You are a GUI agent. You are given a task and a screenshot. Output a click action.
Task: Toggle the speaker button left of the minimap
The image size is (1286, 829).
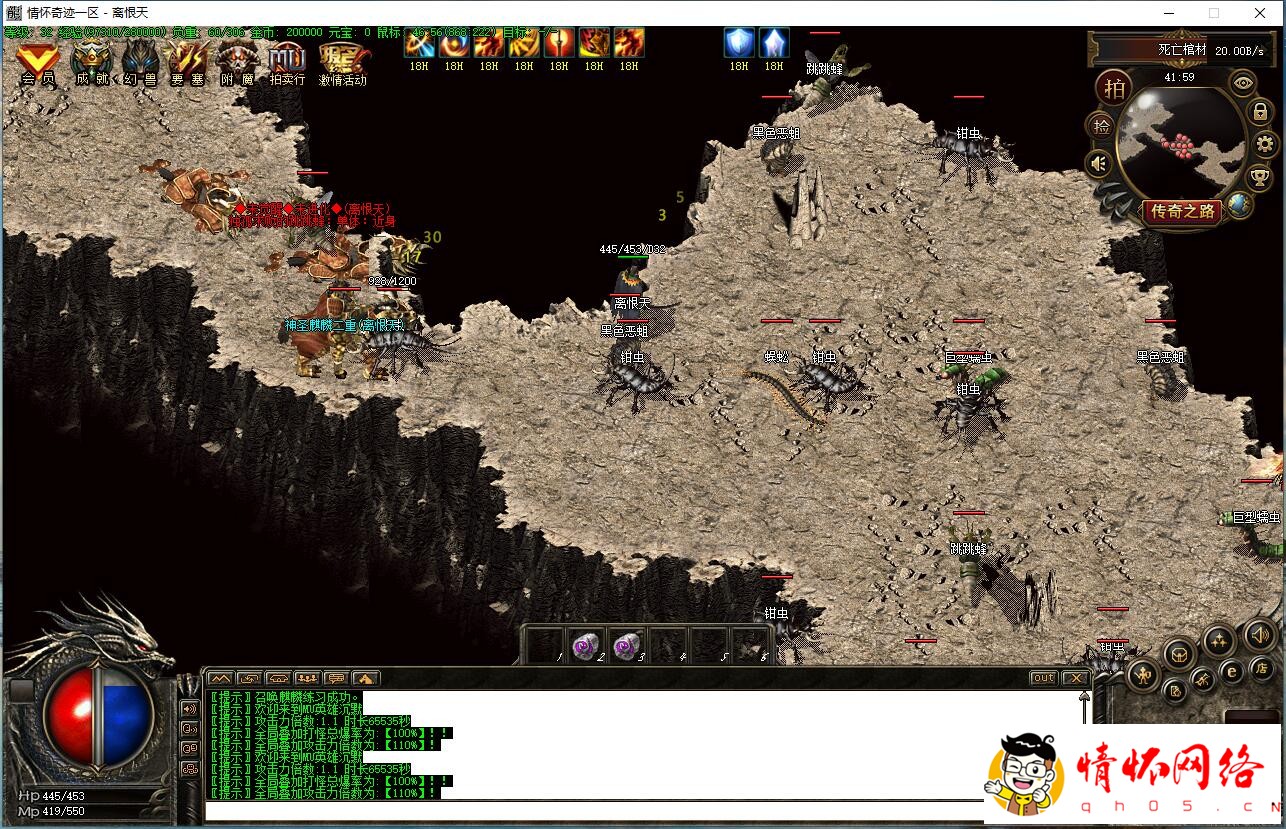1100,163
